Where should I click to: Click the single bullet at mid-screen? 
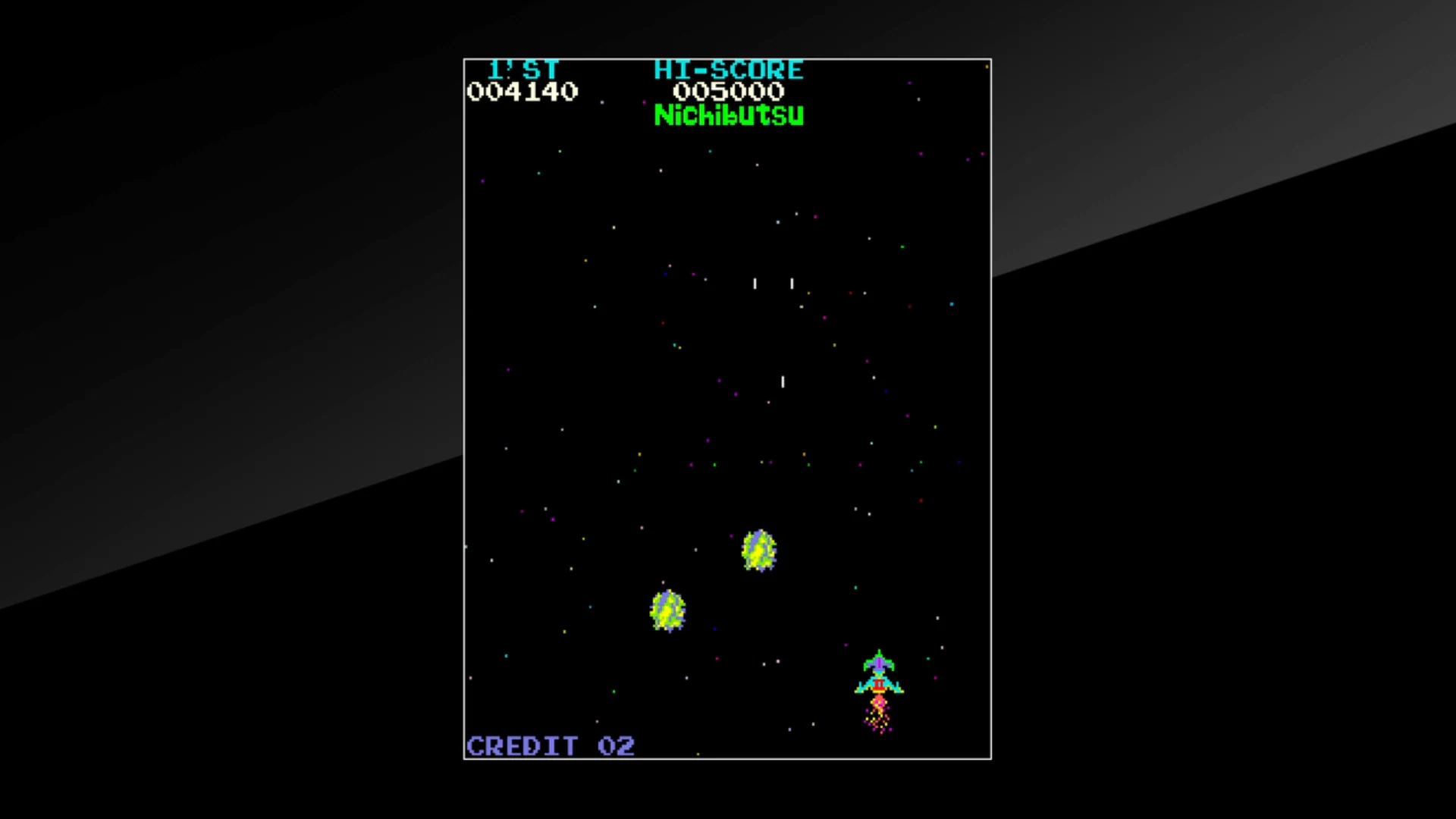tap(782, 381)
